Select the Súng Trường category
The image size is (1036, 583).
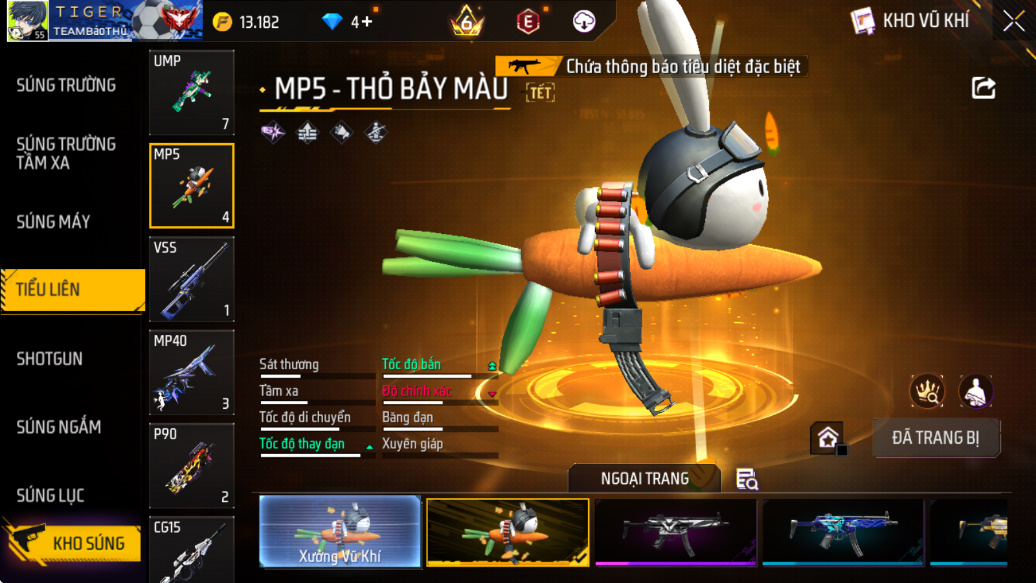66,85
